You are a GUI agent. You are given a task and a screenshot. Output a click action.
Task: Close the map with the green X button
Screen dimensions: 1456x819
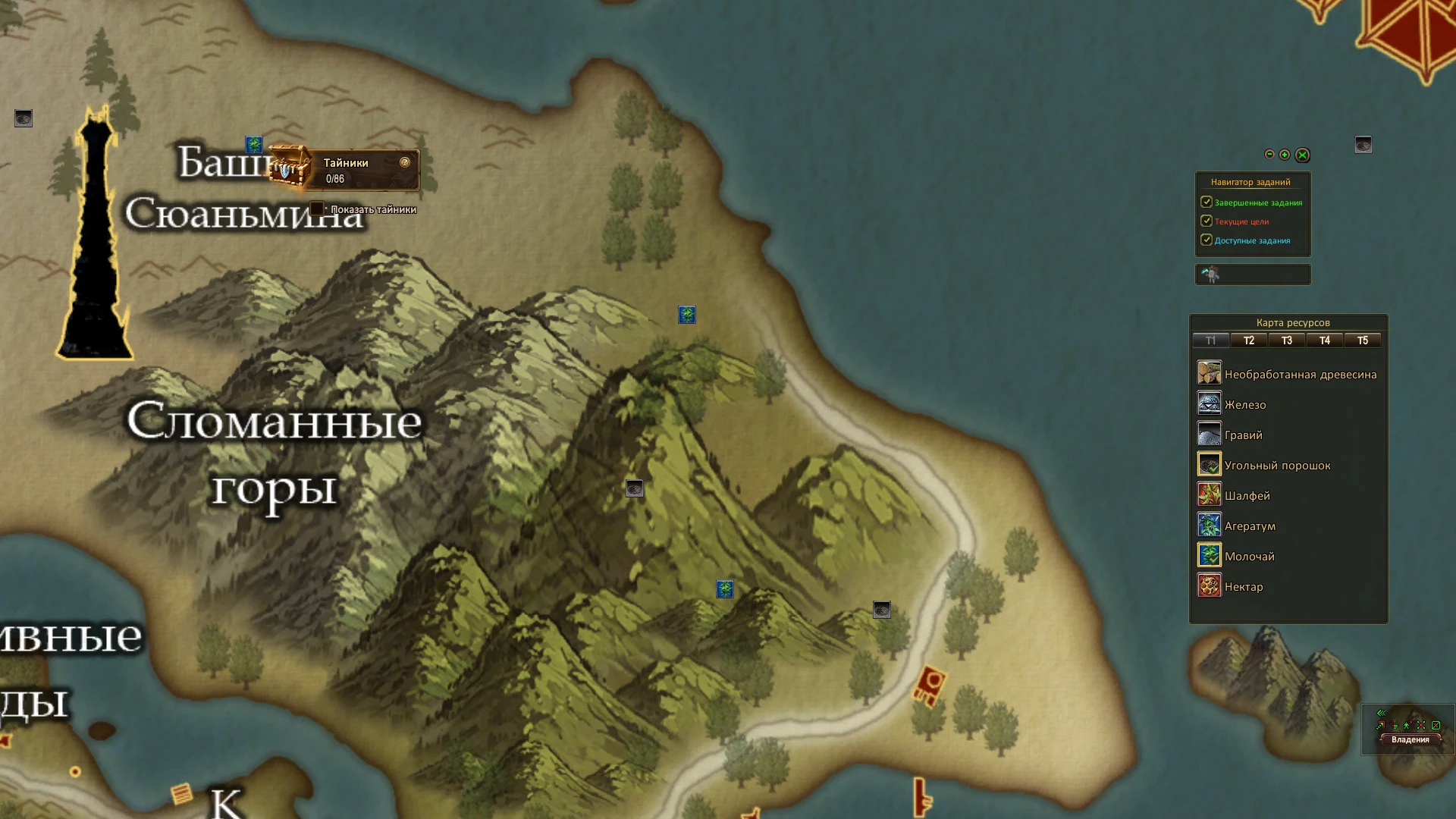tap(1302, 155)
